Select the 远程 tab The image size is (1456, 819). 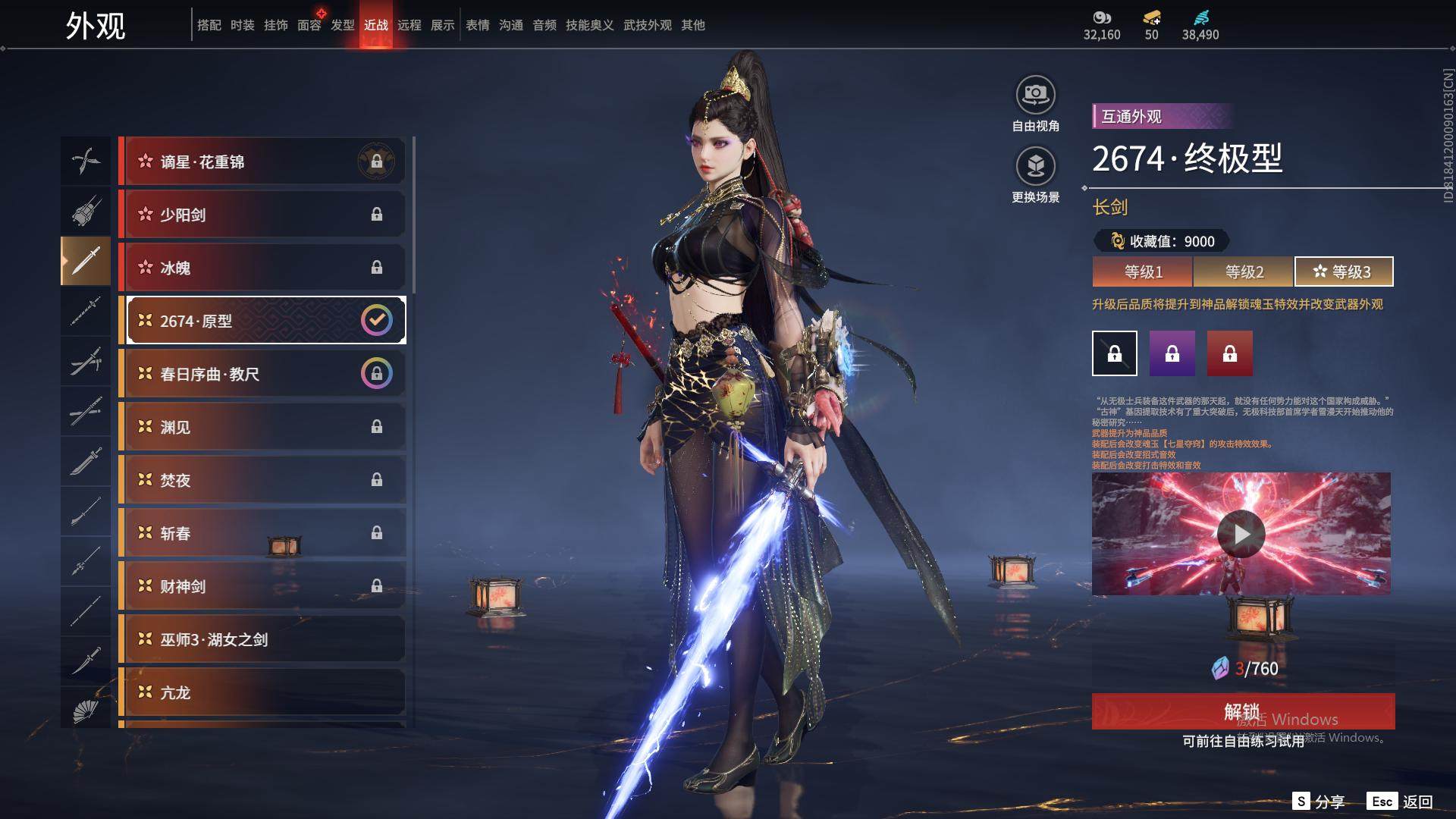pyautogui.click(x=409, y=25)
